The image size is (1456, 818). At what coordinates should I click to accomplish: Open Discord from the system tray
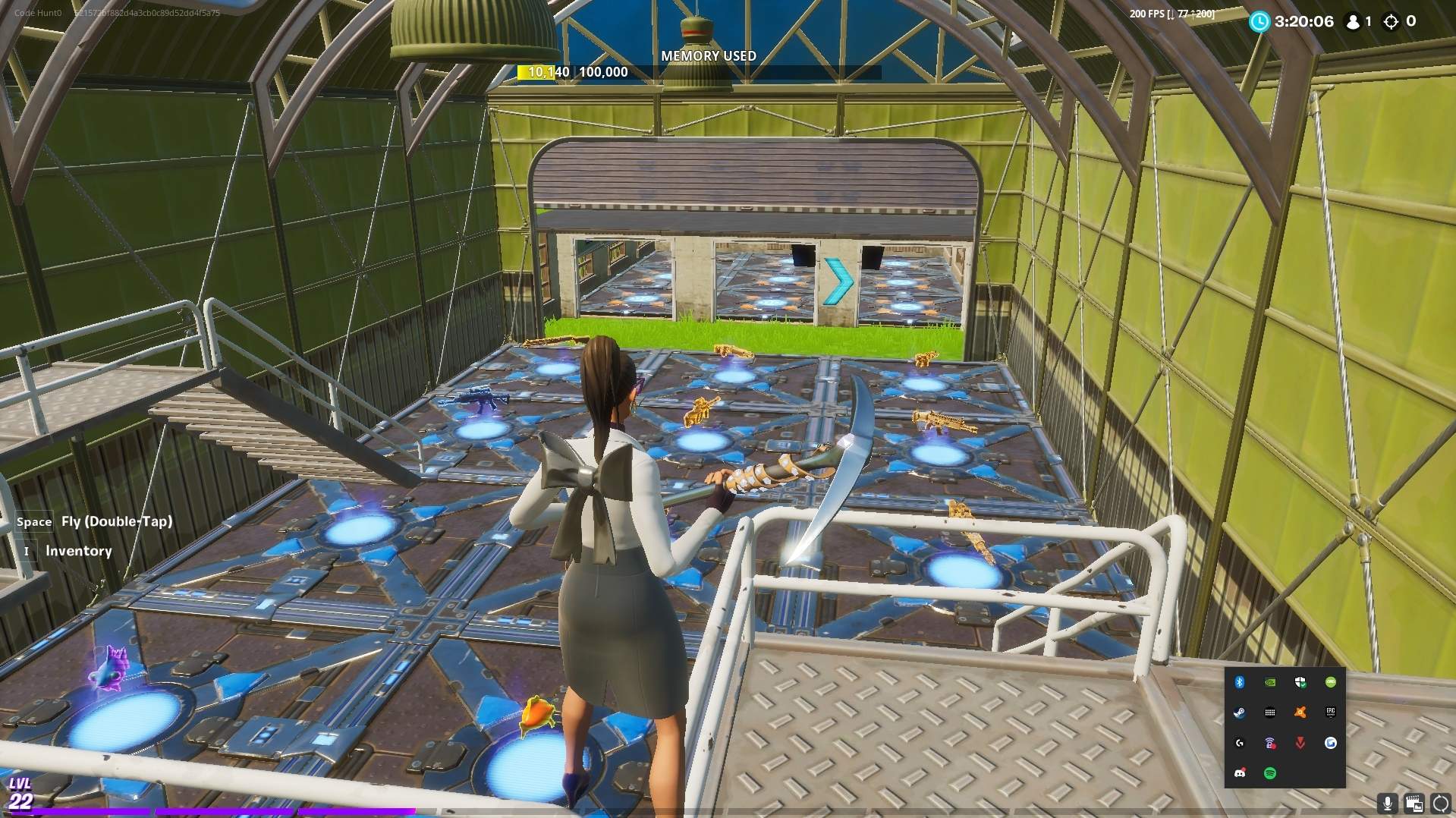1239,772
